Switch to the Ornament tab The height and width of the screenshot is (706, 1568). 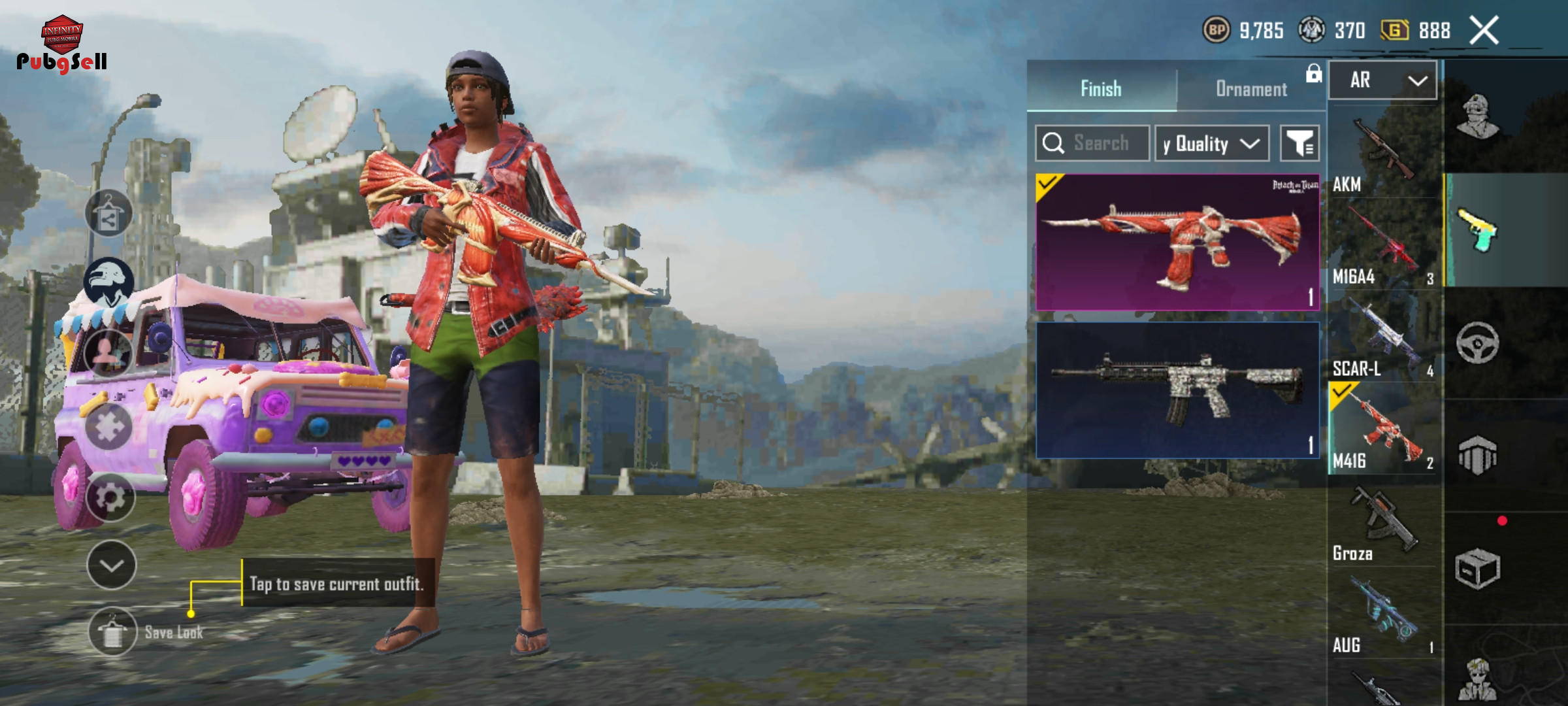(x=1250, y=89)
